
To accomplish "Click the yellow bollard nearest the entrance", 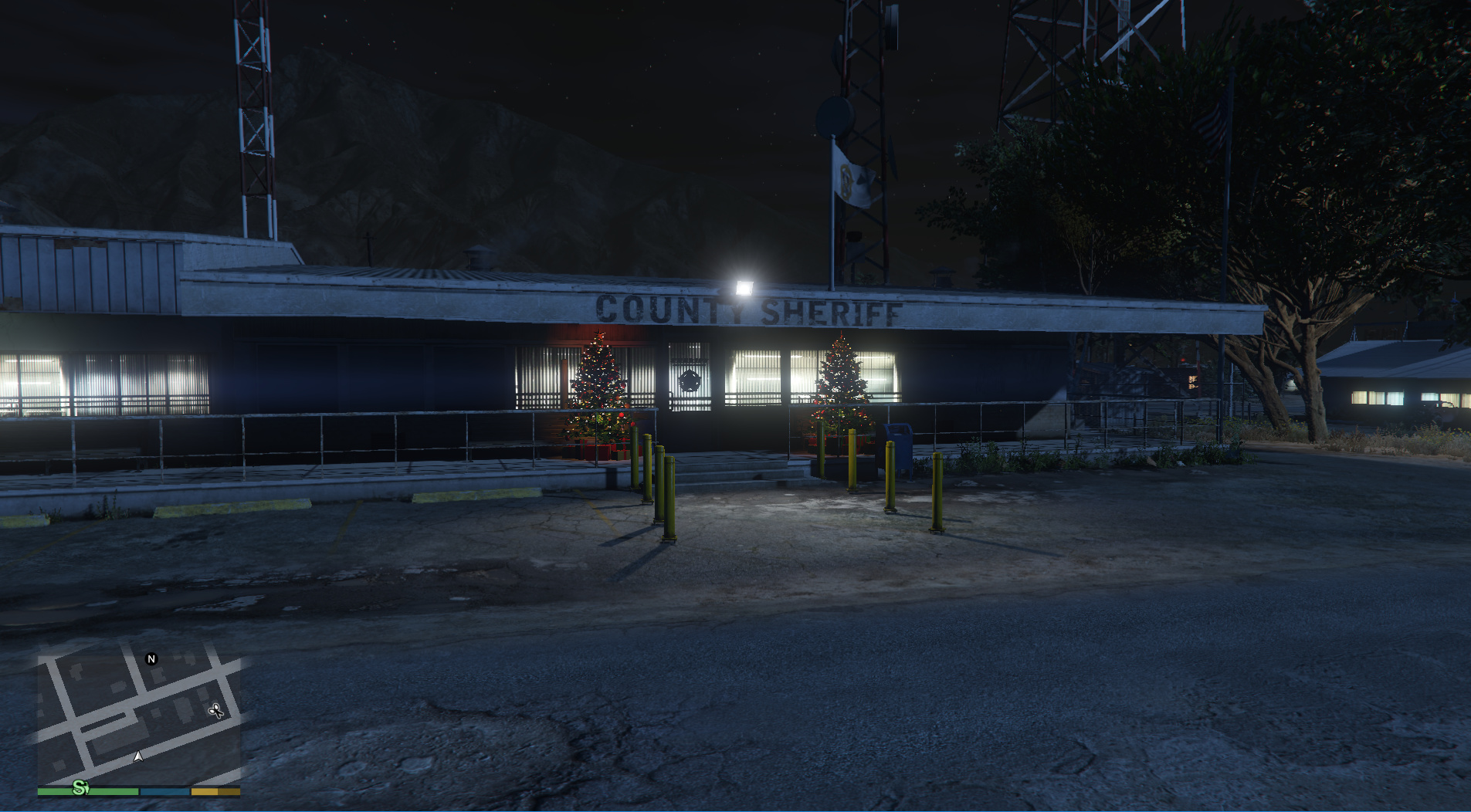I will (x=822, y=452).
